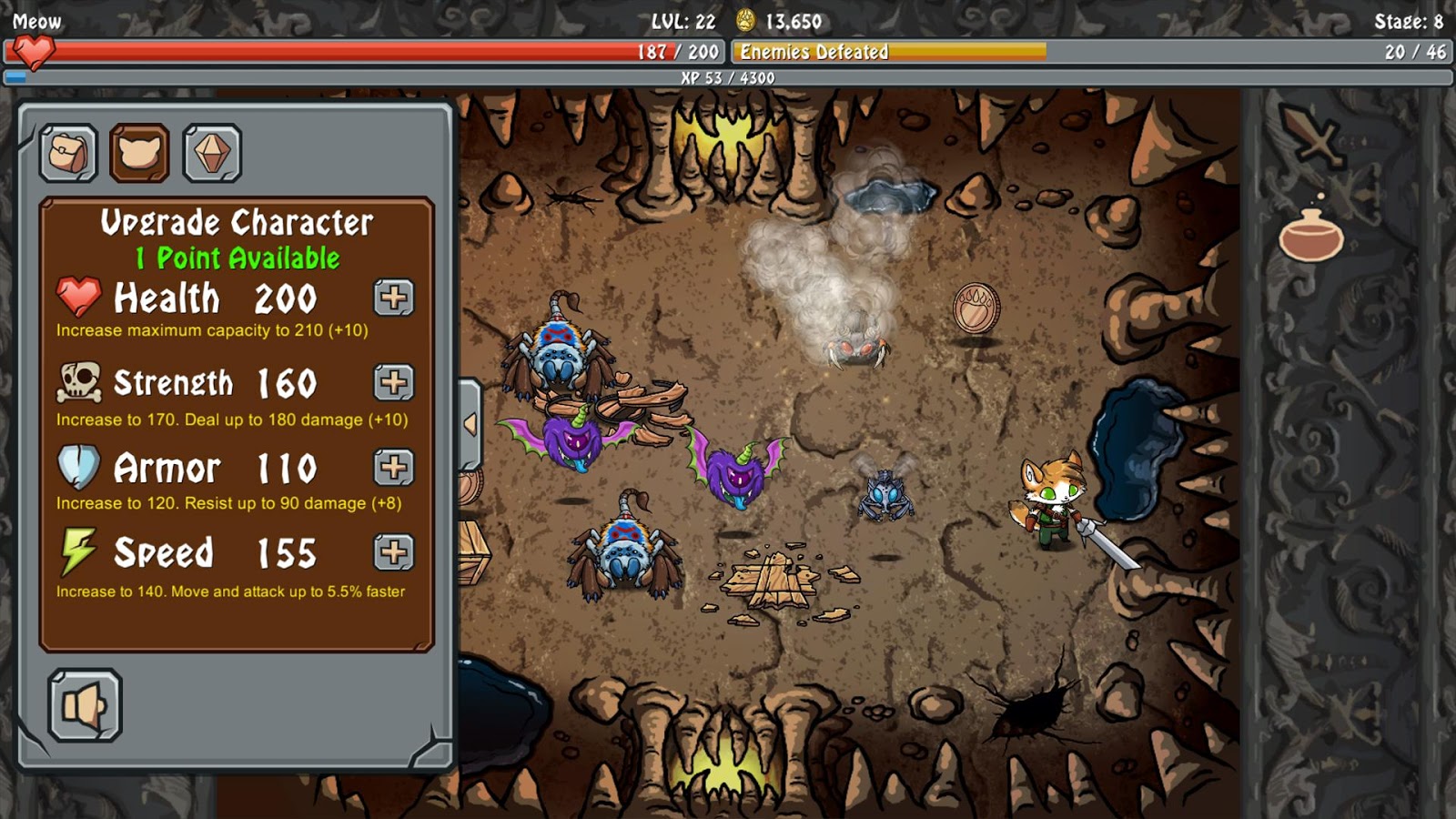The image size is (1456, 819).
Task: Click the Strength skull icon
Action: click(76, 382)
